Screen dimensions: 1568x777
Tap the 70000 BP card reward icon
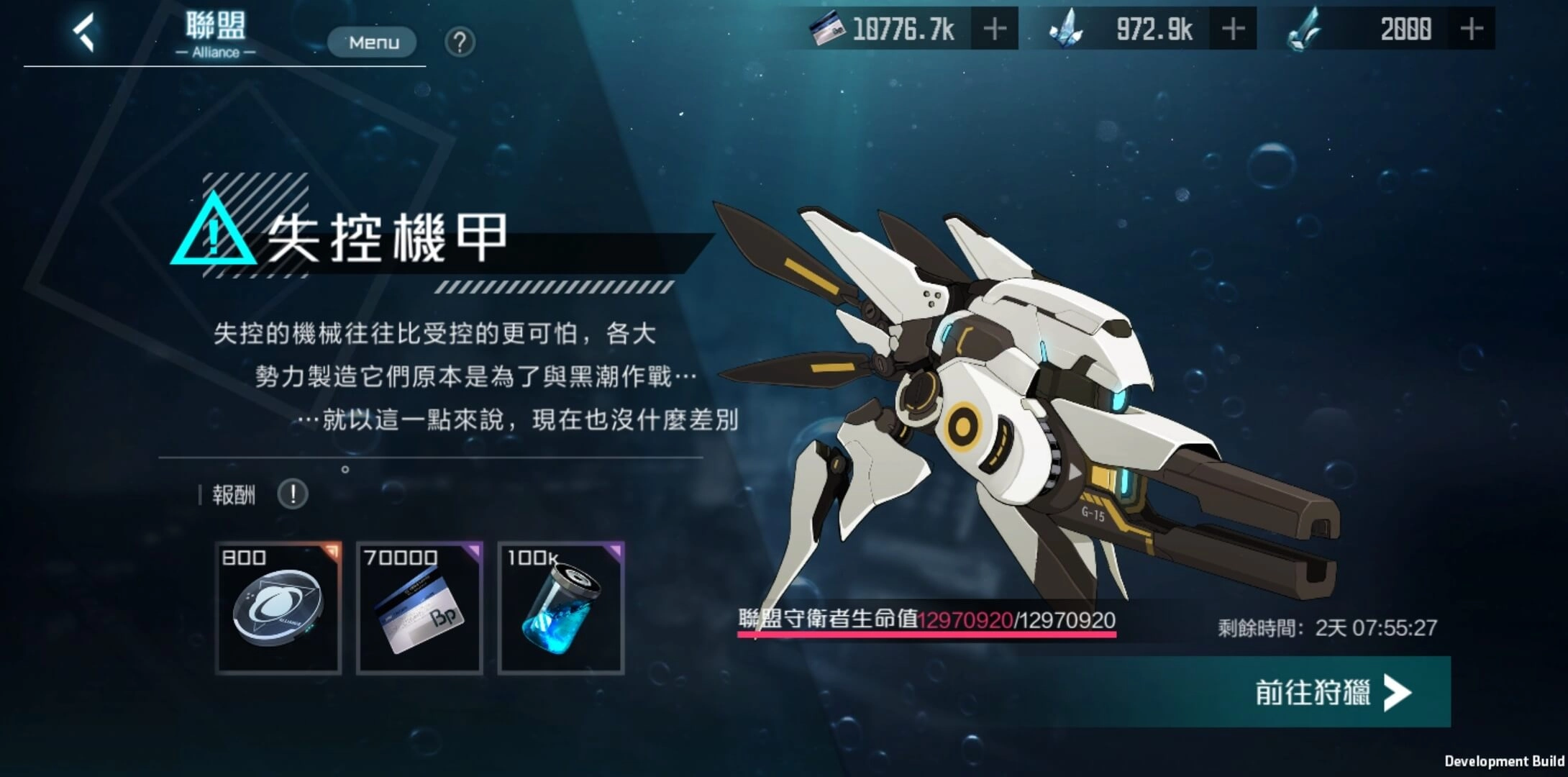419,606
